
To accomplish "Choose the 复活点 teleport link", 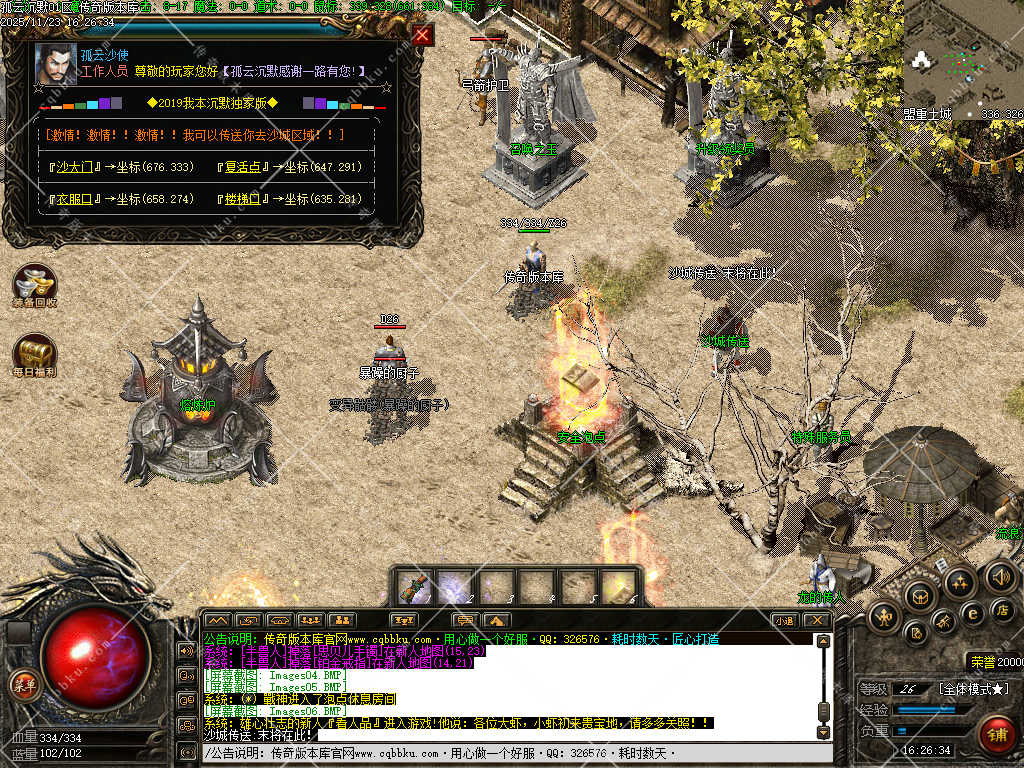I will pos(242,167).
